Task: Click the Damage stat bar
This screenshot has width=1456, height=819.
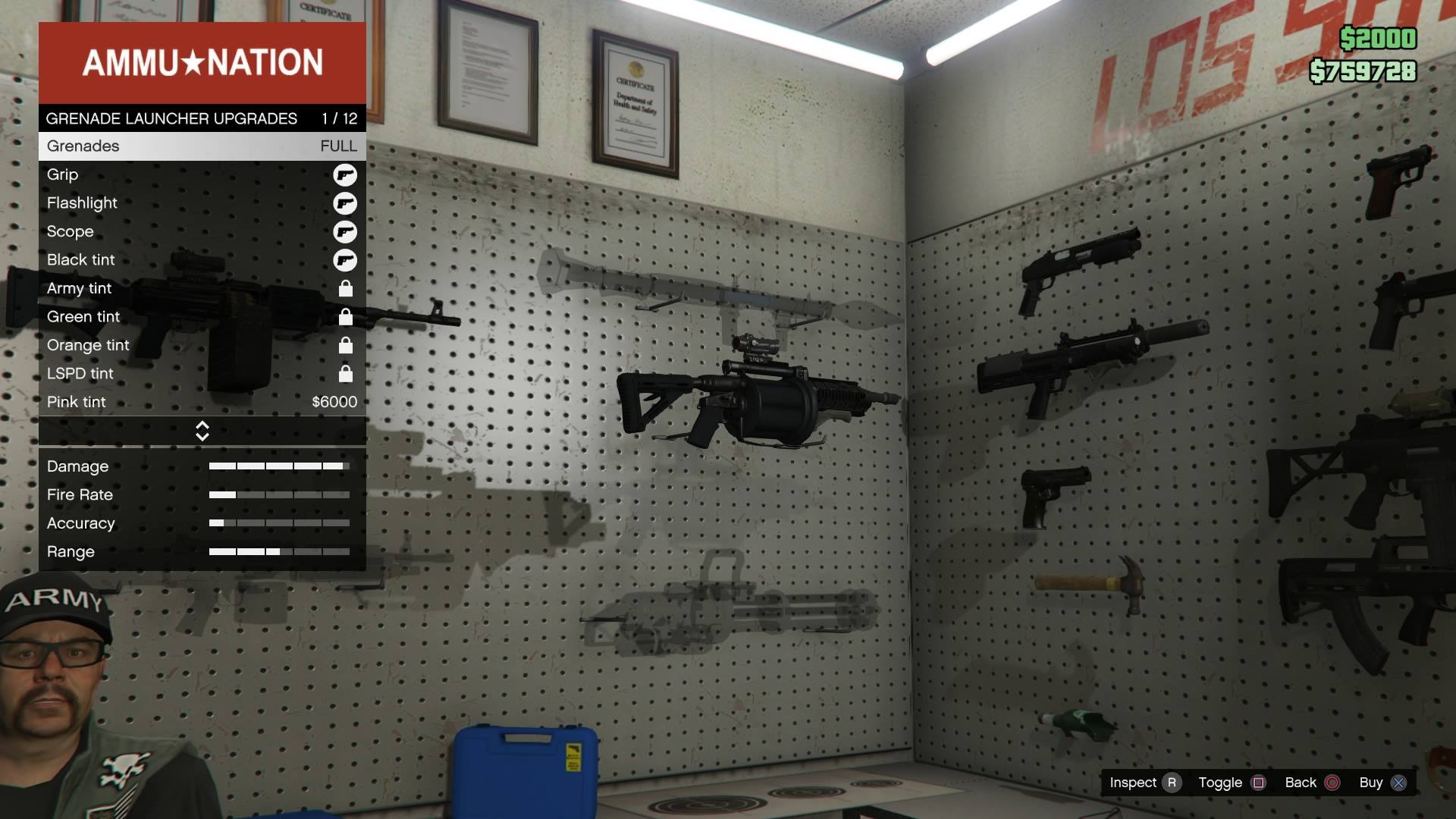Action: [x=279, y=466]
